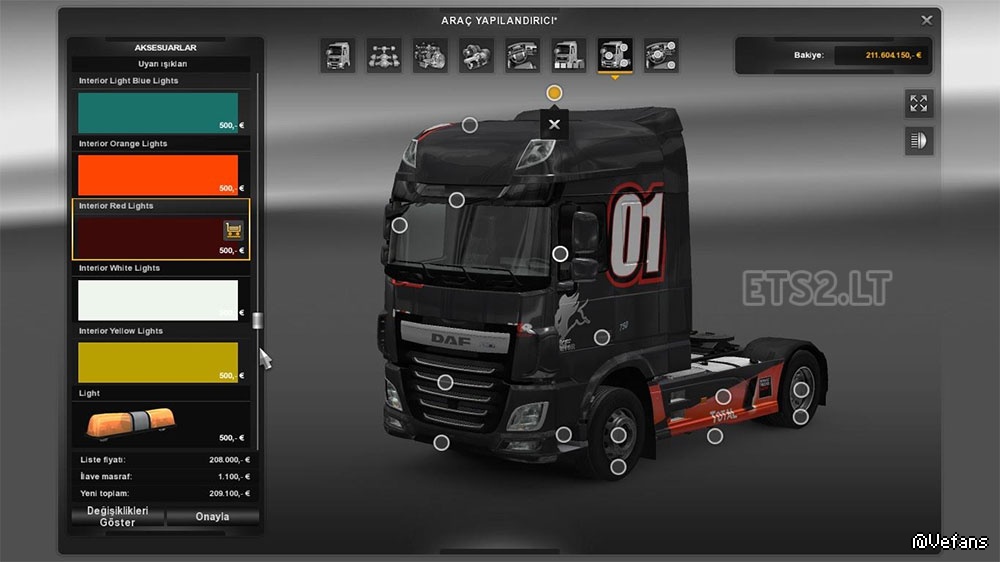1000x562 pixels.
Task: Open the paint job tab with color squares
Action: tap(569, 55)
